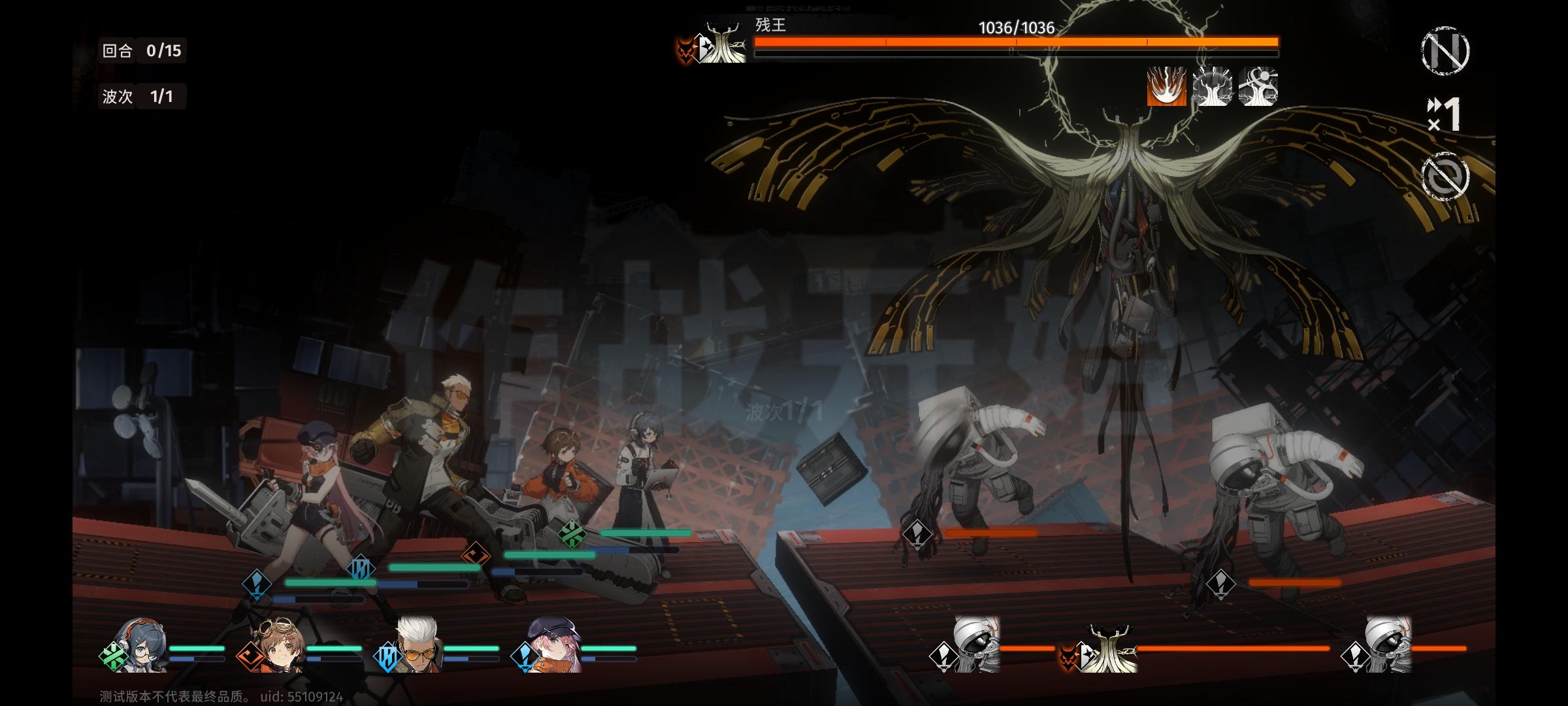Inspect the grey tree-dome boss skill icon

click(1213, 86)
